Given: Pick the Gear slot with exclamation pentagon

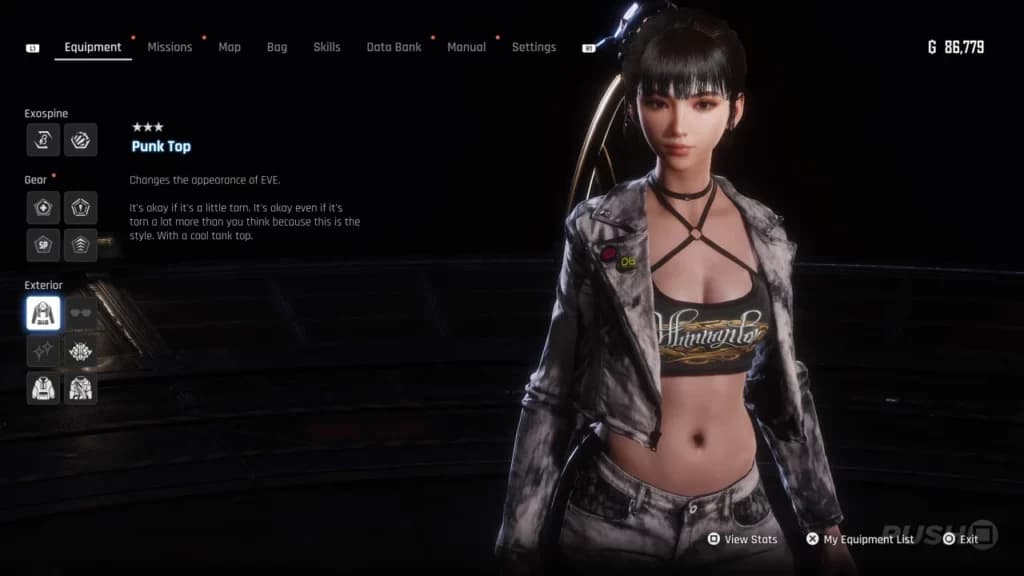Looking at the screenshot, I should (x=81, y=207).
